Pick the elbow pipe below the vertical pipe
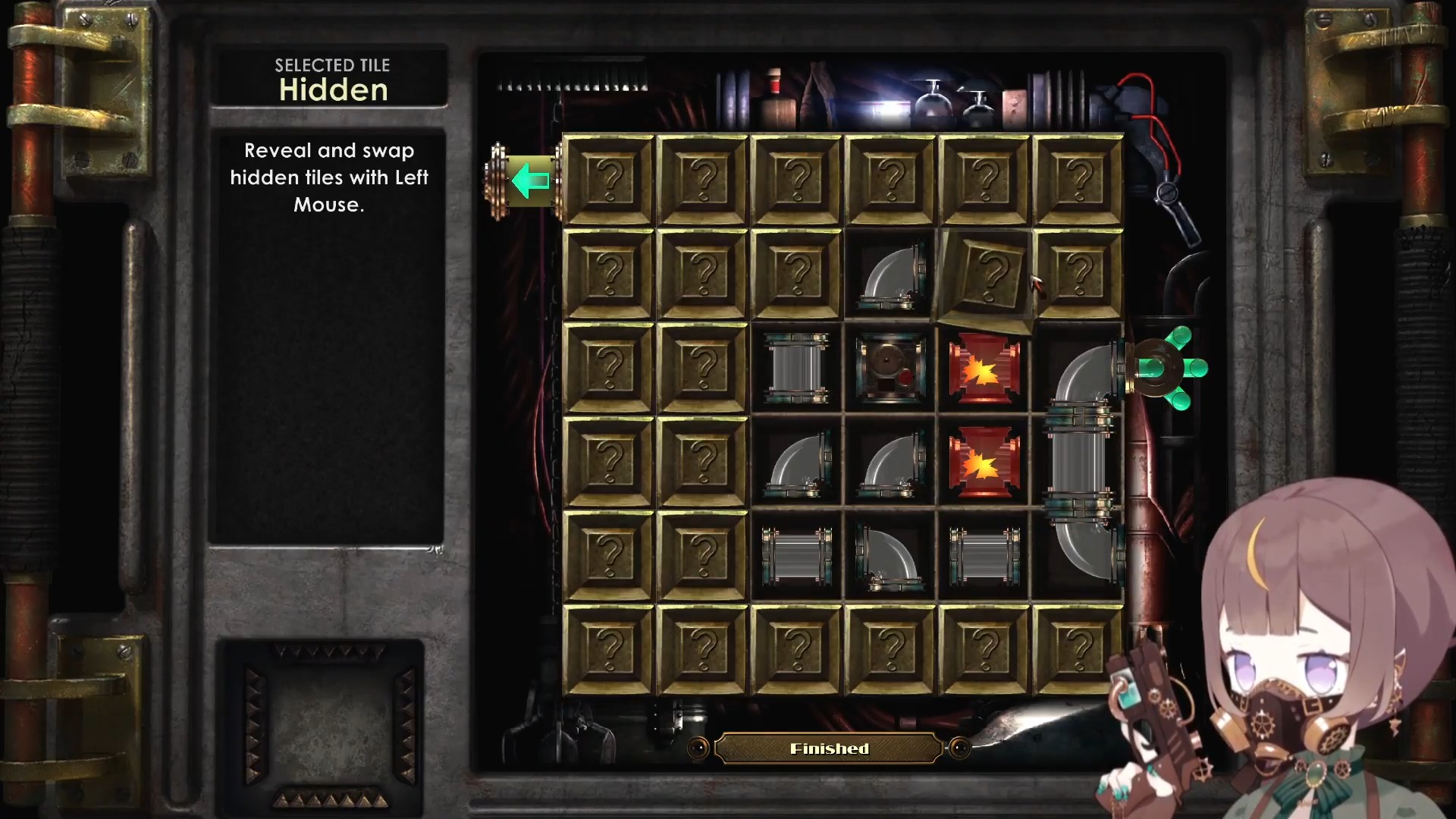Image resolution: width=1456 pixels, height=819 pixels. tap(796, 462)
